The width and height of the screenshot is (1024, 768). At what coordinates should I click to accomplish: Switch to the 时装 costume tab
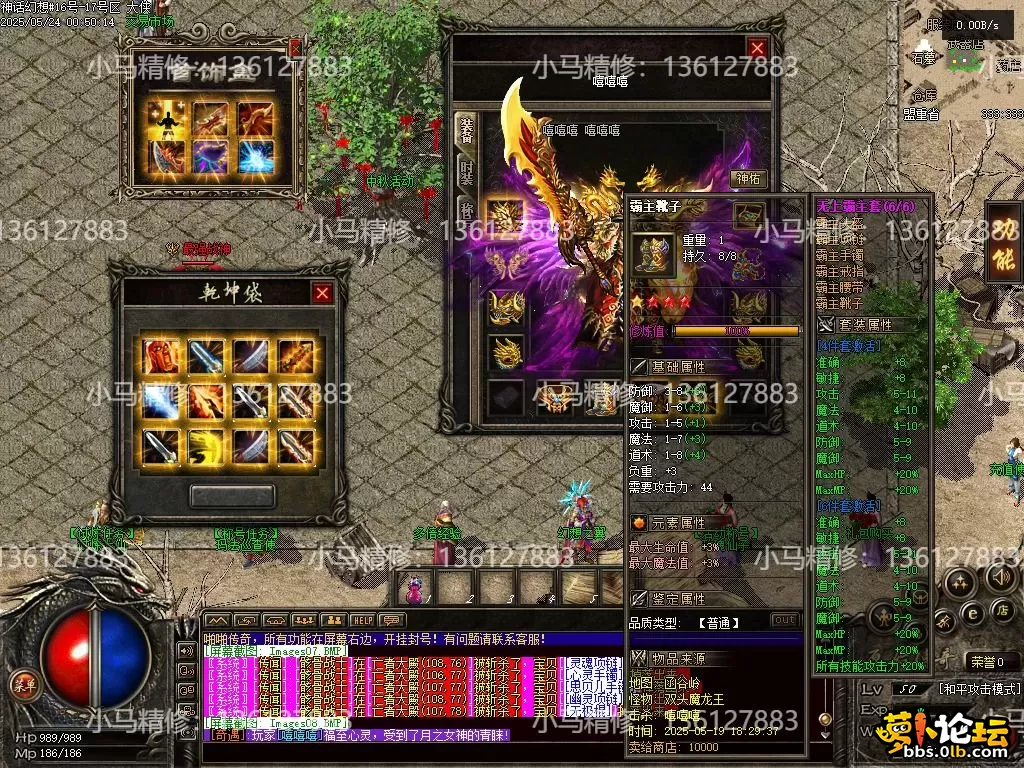466,172
